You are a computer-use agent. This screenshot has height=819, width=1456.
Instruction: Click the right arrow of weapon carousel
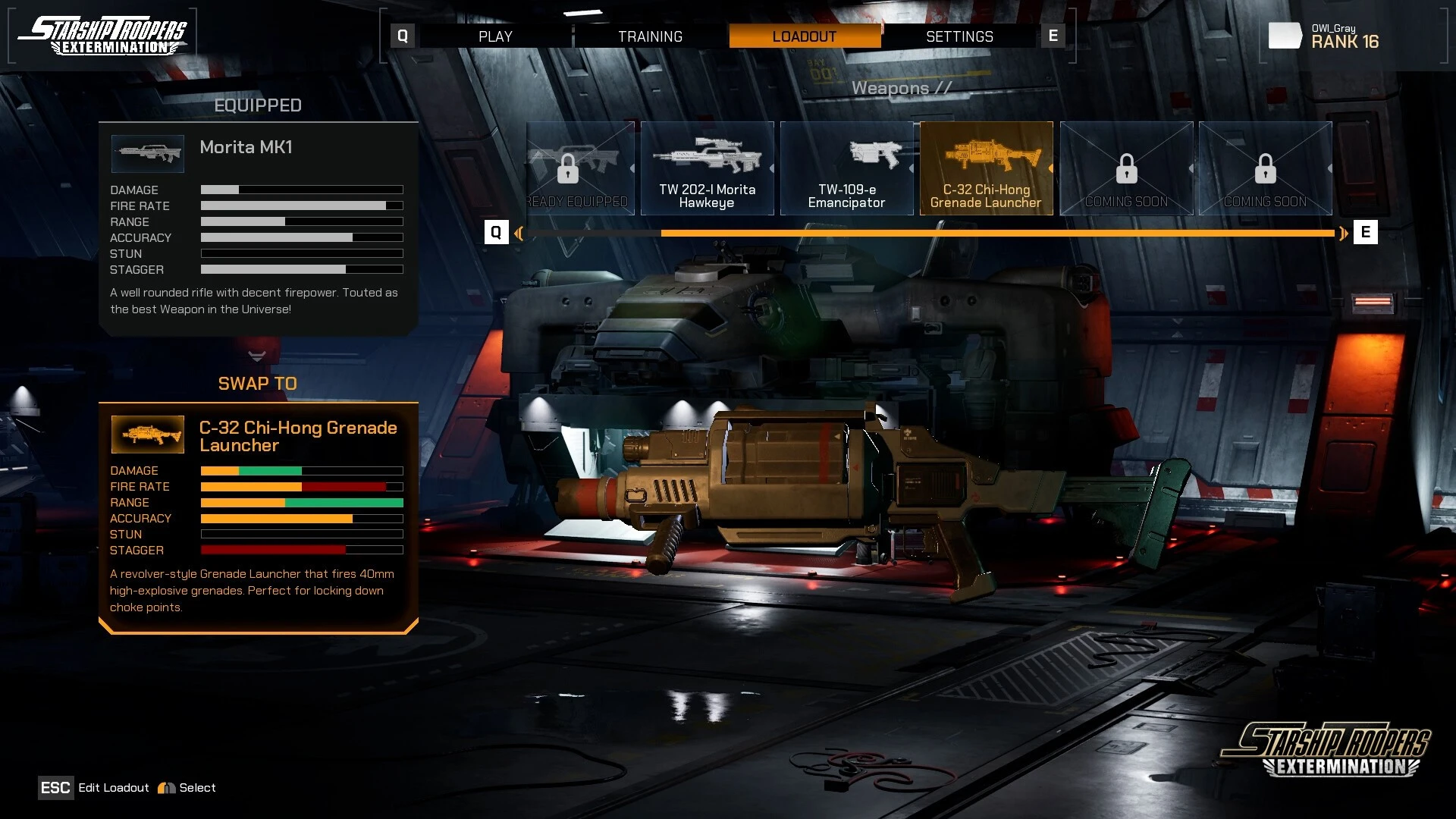click(x=1344, y=233)
